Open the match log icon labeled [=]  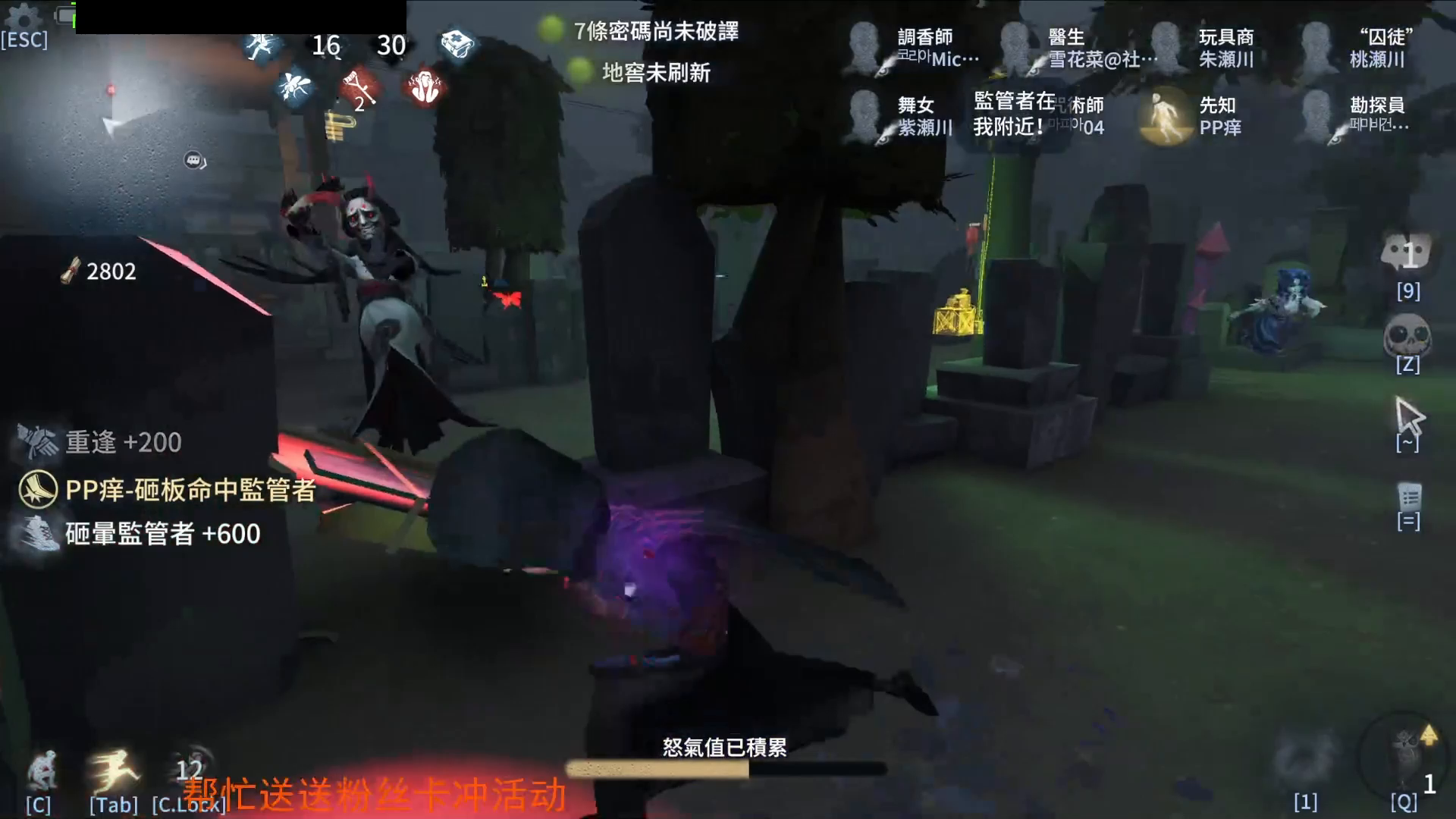1408,497
